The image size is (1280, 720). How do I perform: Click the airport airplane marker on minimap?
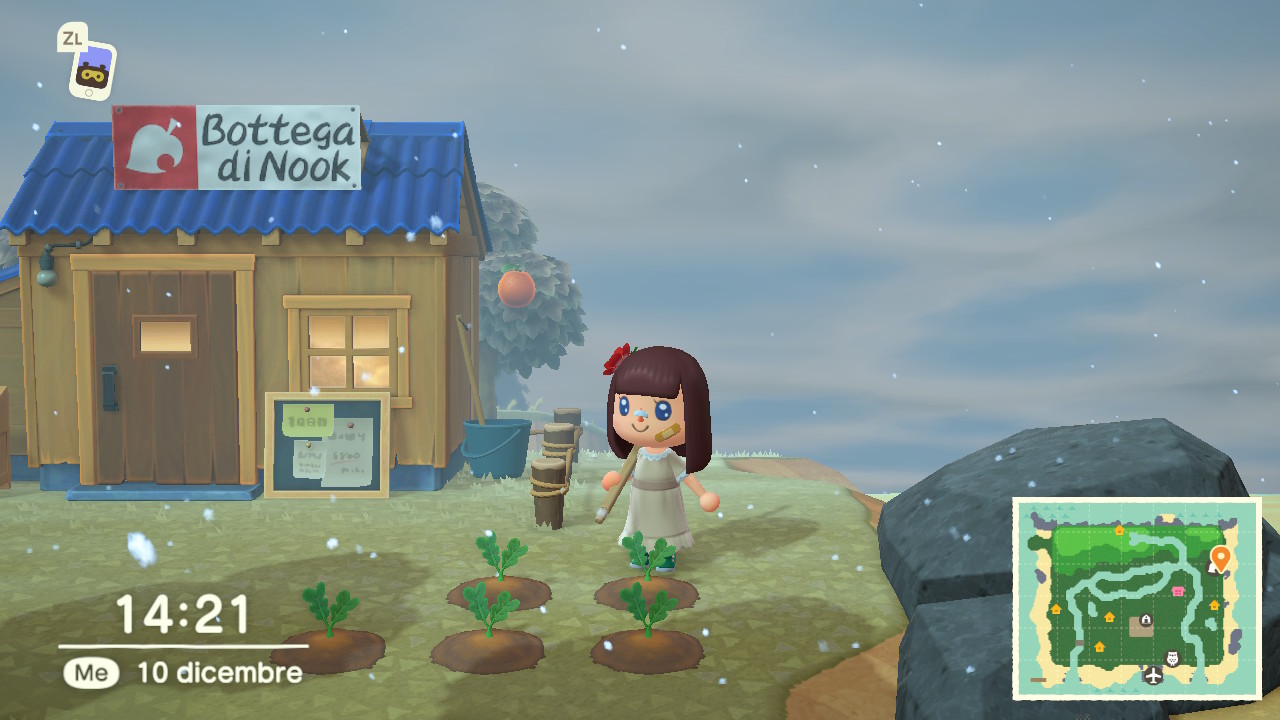[1154, 676]
